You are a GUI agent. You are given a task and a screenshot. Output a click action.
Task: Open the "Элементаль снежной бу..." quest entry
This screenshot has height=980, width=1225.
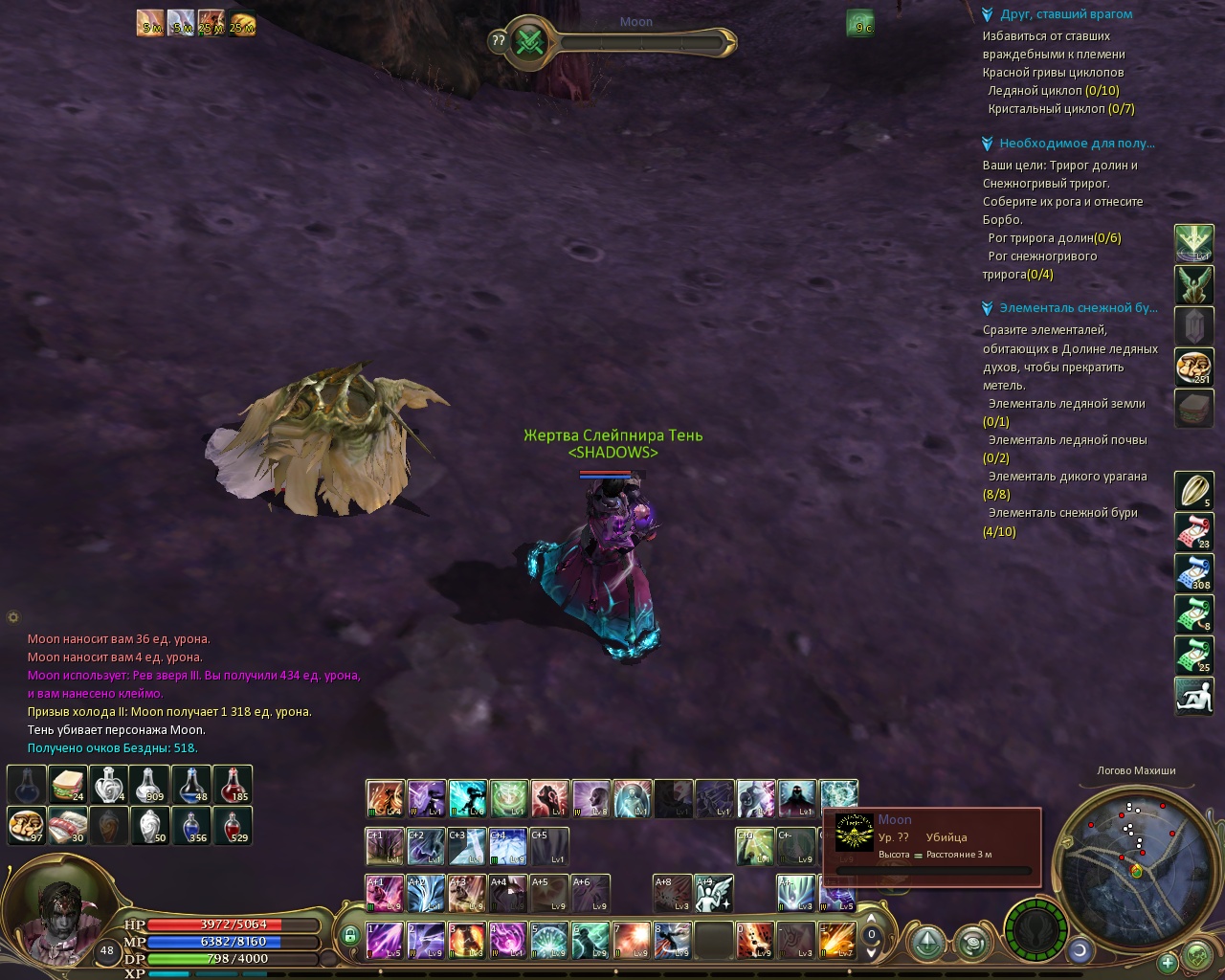point(1078,308)
